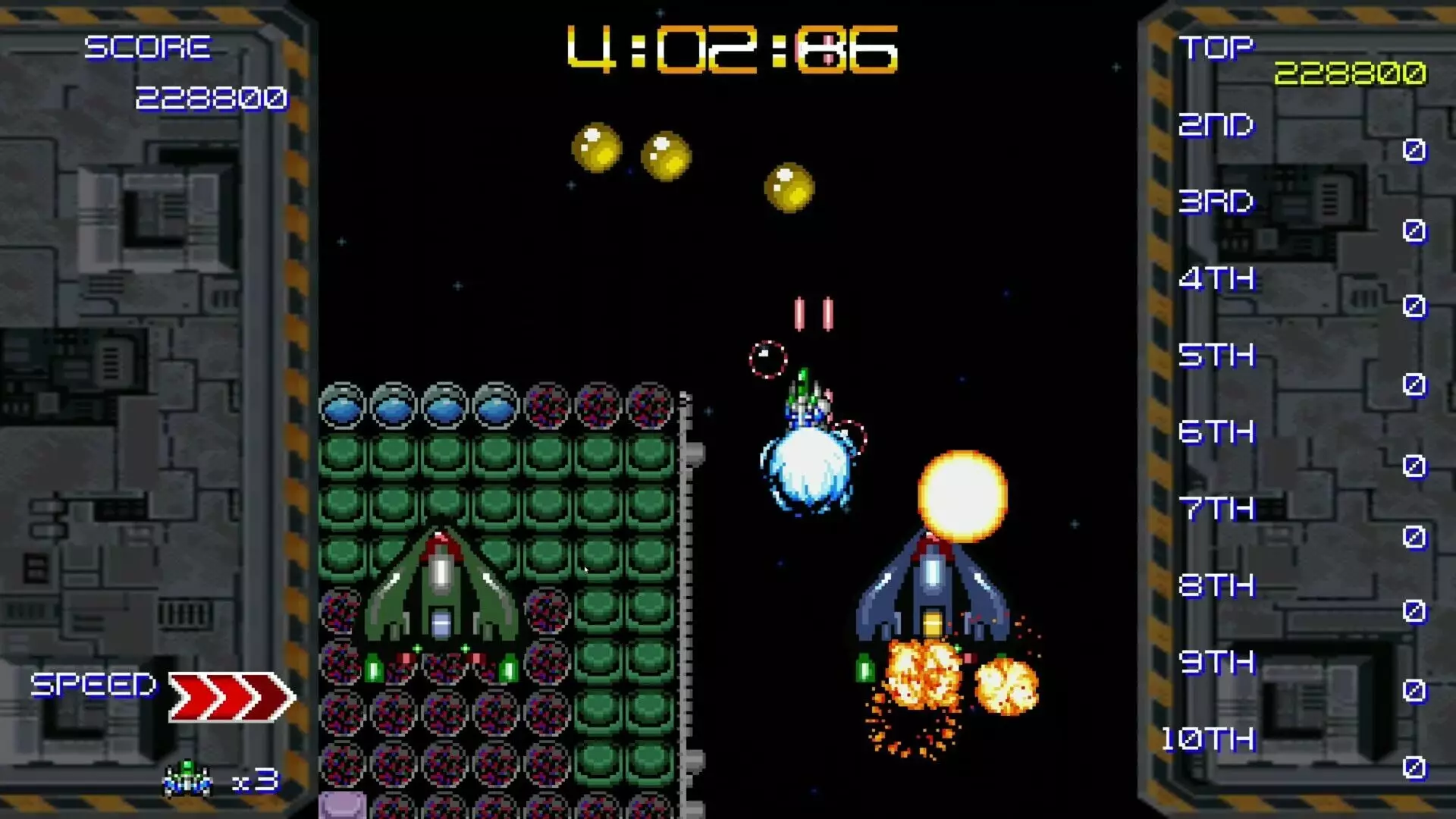Click the green enemy battleship

(440, 599)
